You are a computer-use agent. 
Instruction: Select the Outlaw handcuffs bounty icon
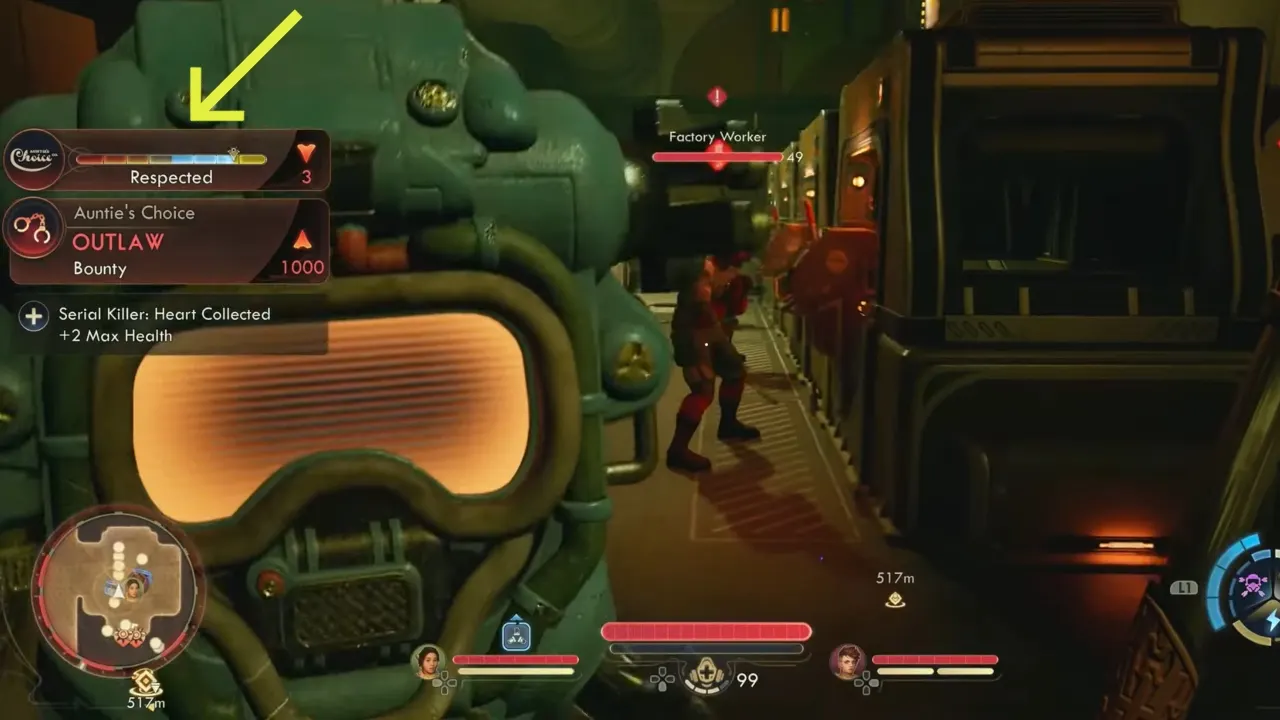pyautogui.click(x=34, y=228)
